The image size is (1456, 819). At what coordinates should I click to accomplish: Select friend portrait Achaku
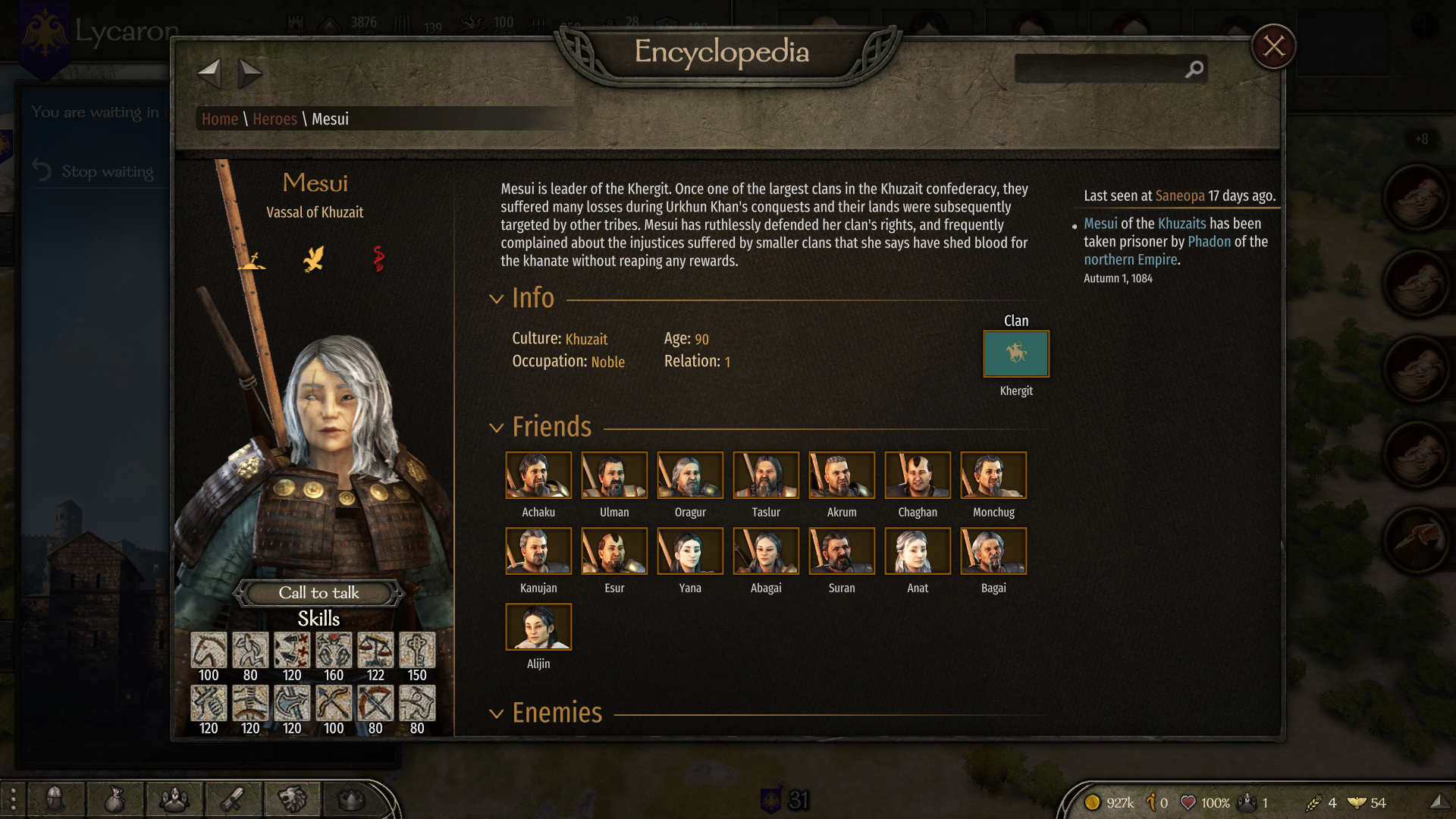[x=538, y=475]
